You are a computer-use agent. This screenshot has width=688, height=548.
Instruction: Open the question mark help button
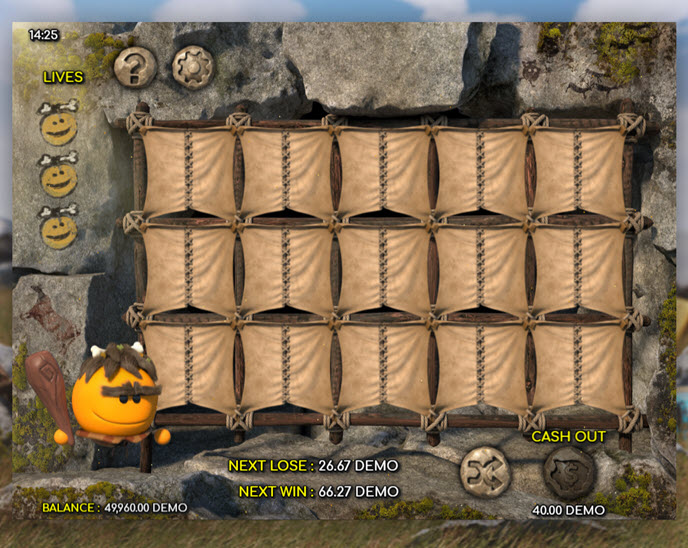tap(135, 68)
